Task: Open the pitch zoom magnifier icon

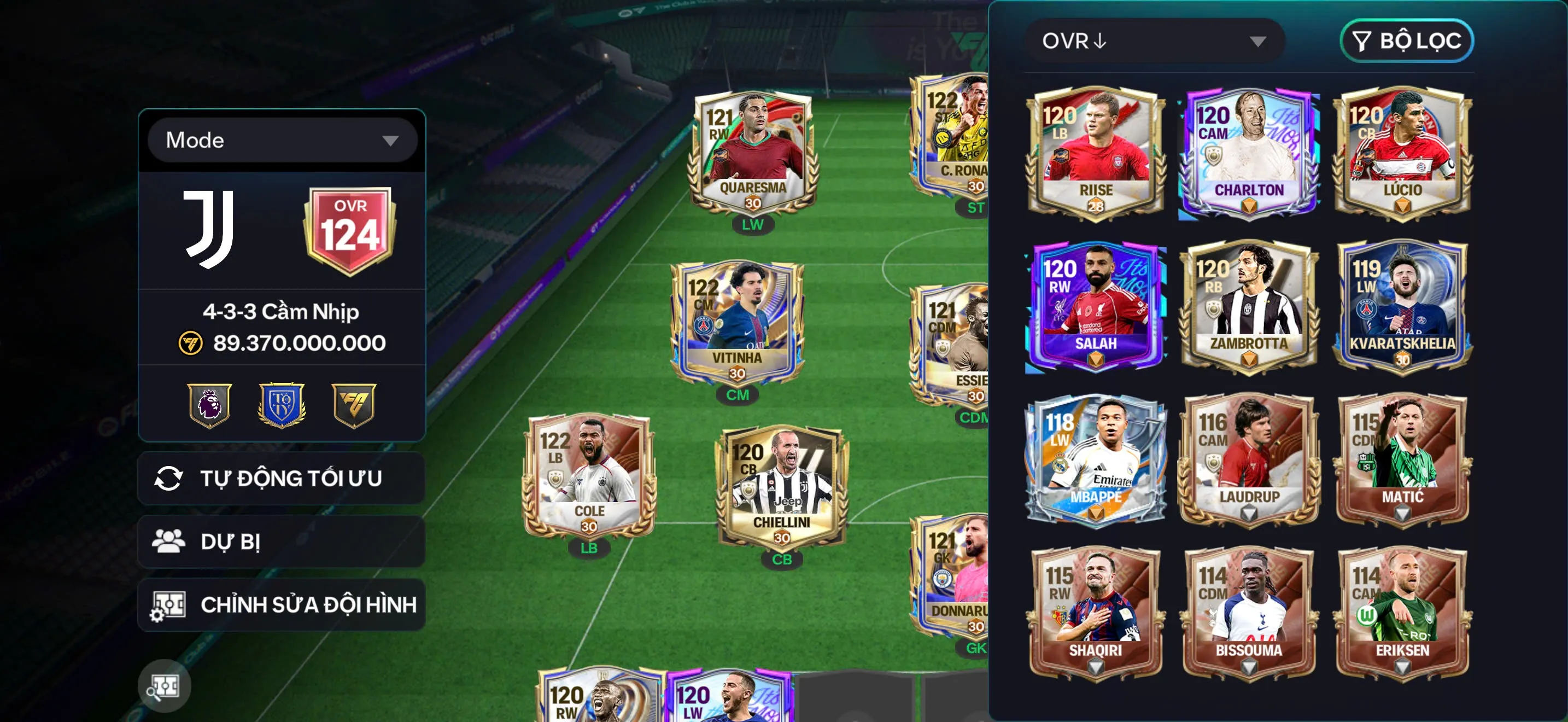Action: click(165, 685)
